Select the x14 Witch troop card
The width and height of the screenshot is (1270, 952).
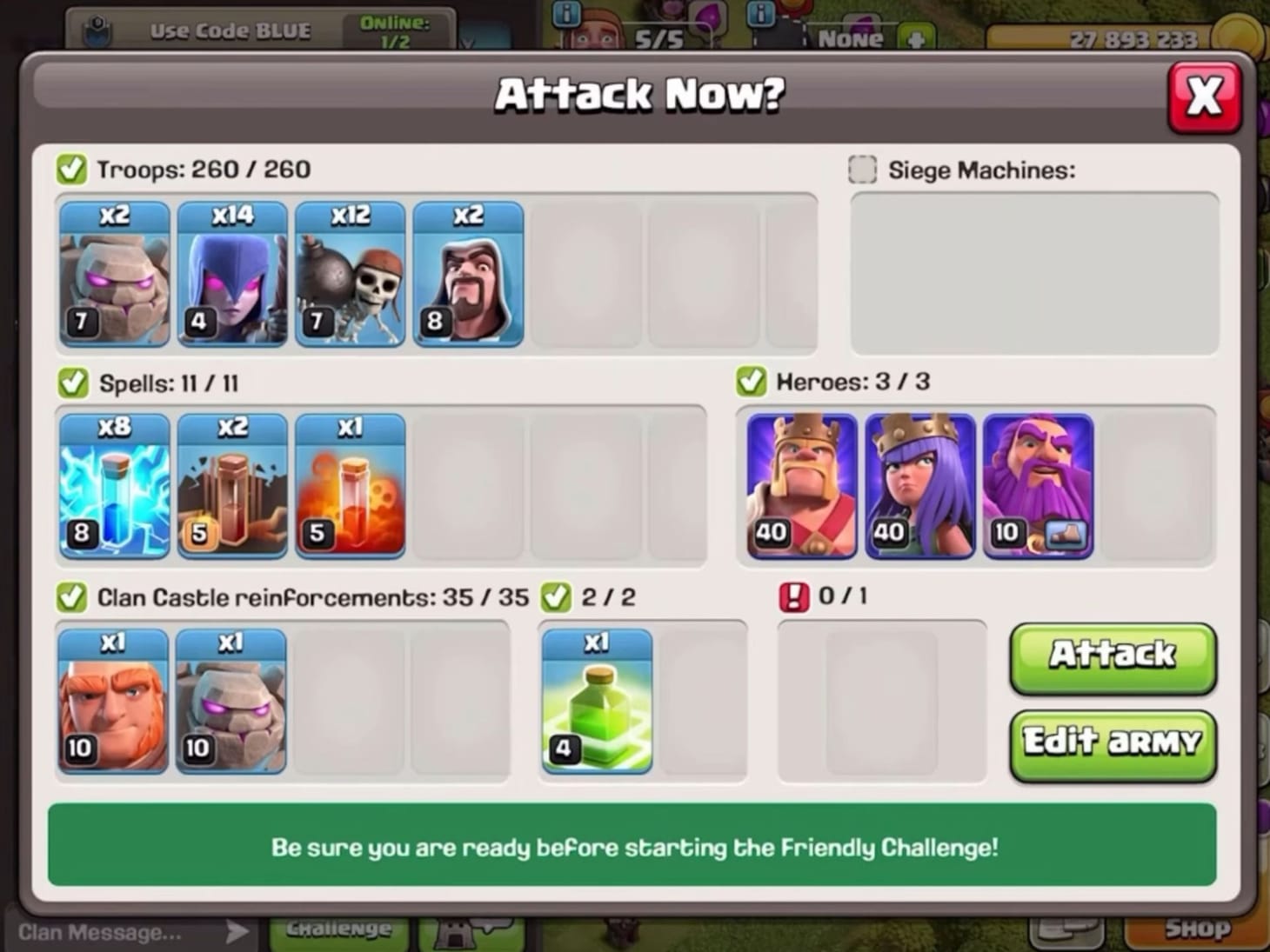[x=231, y=274]
